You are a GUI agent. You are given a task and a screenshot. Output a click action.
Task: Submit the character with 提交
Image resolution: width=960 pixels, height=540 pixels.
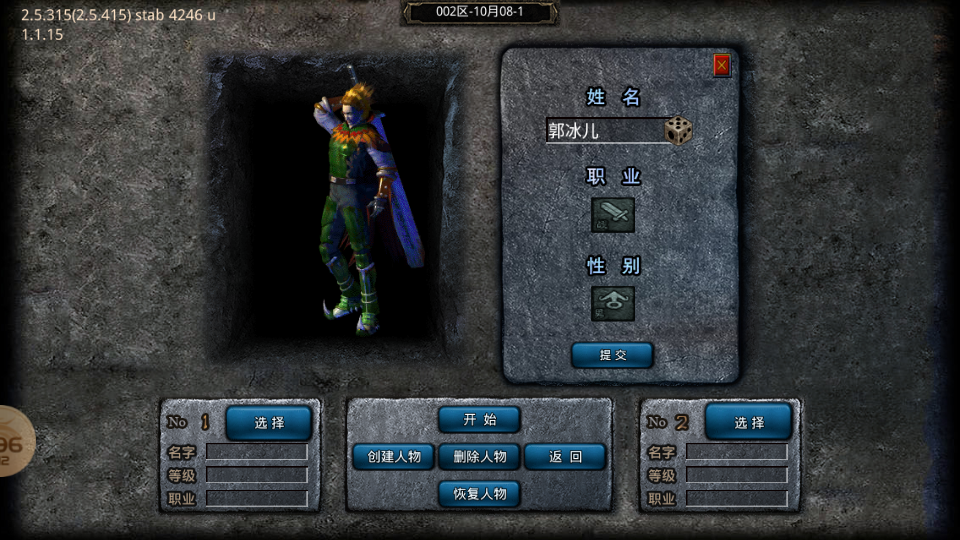612,355
